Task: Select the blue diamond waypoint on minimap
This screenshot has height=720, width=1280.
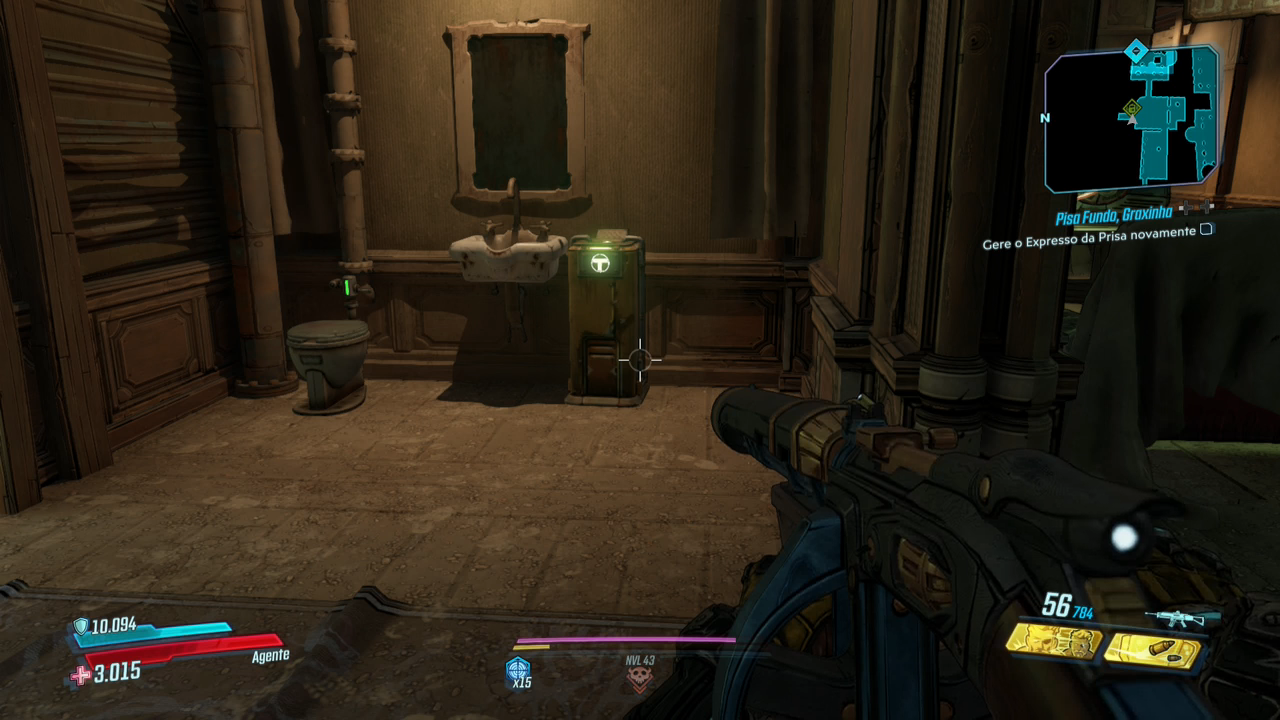Action: (1135, 50)
